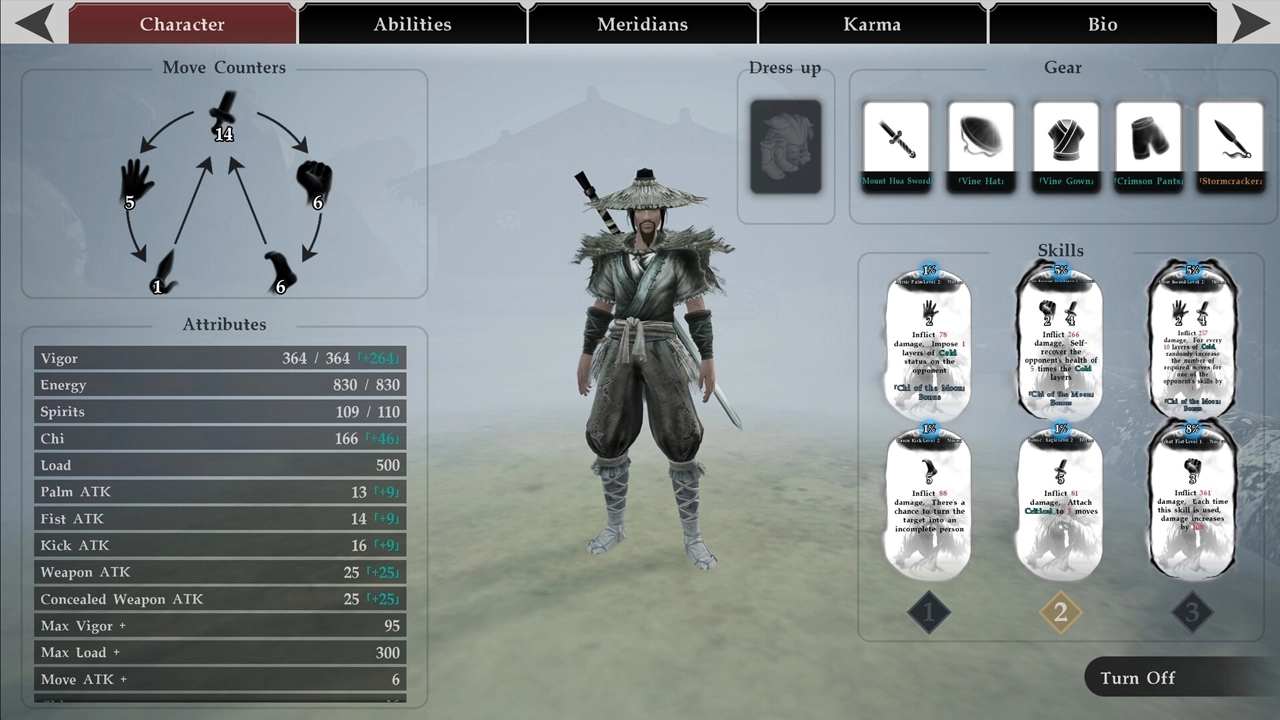Switch to the Abilities tab
The width and height of the screenshot is (1280, 720).
[x=412, y=24]
